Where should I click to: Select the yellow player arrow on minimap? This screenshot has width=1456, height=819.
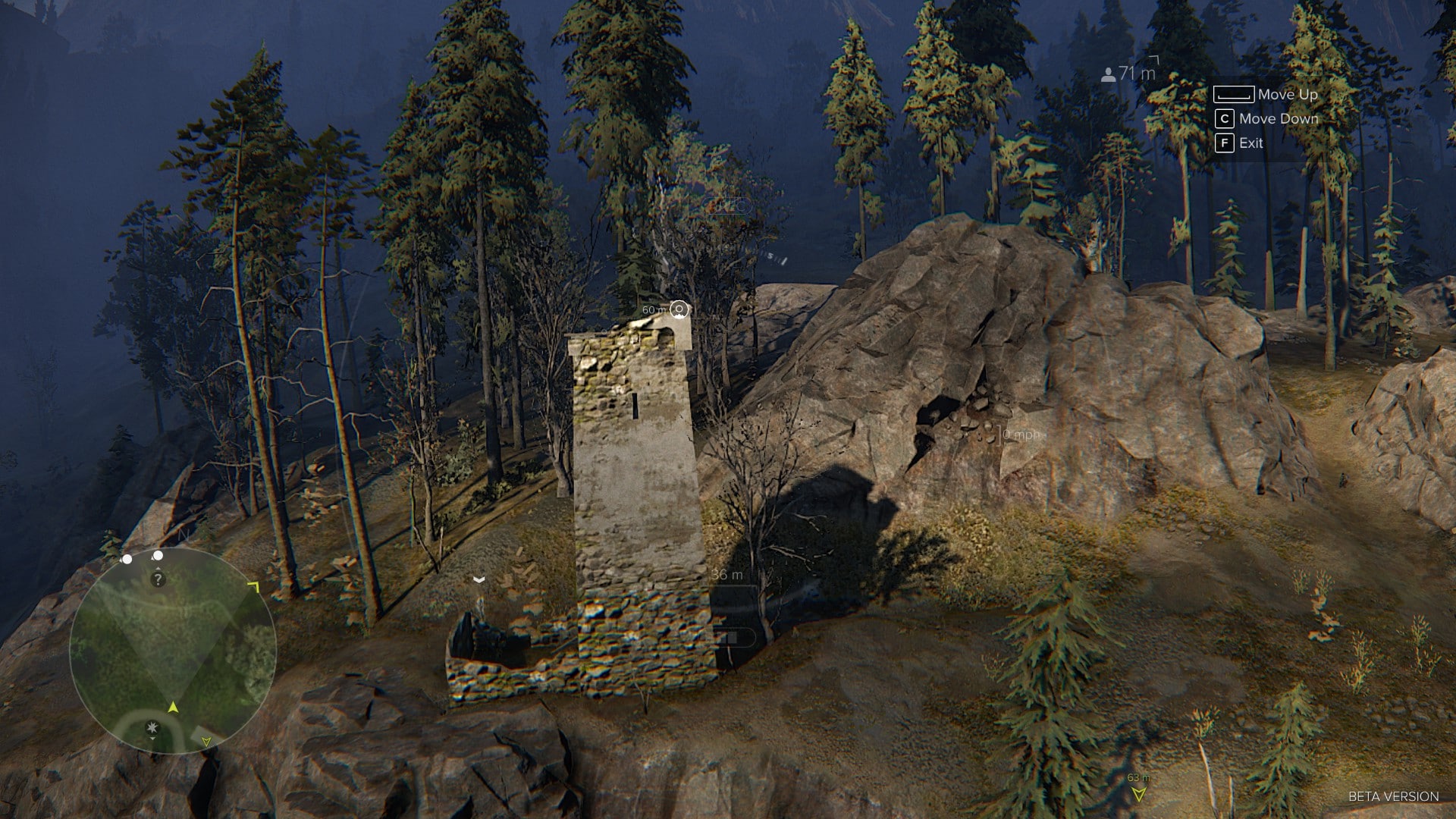173,708
